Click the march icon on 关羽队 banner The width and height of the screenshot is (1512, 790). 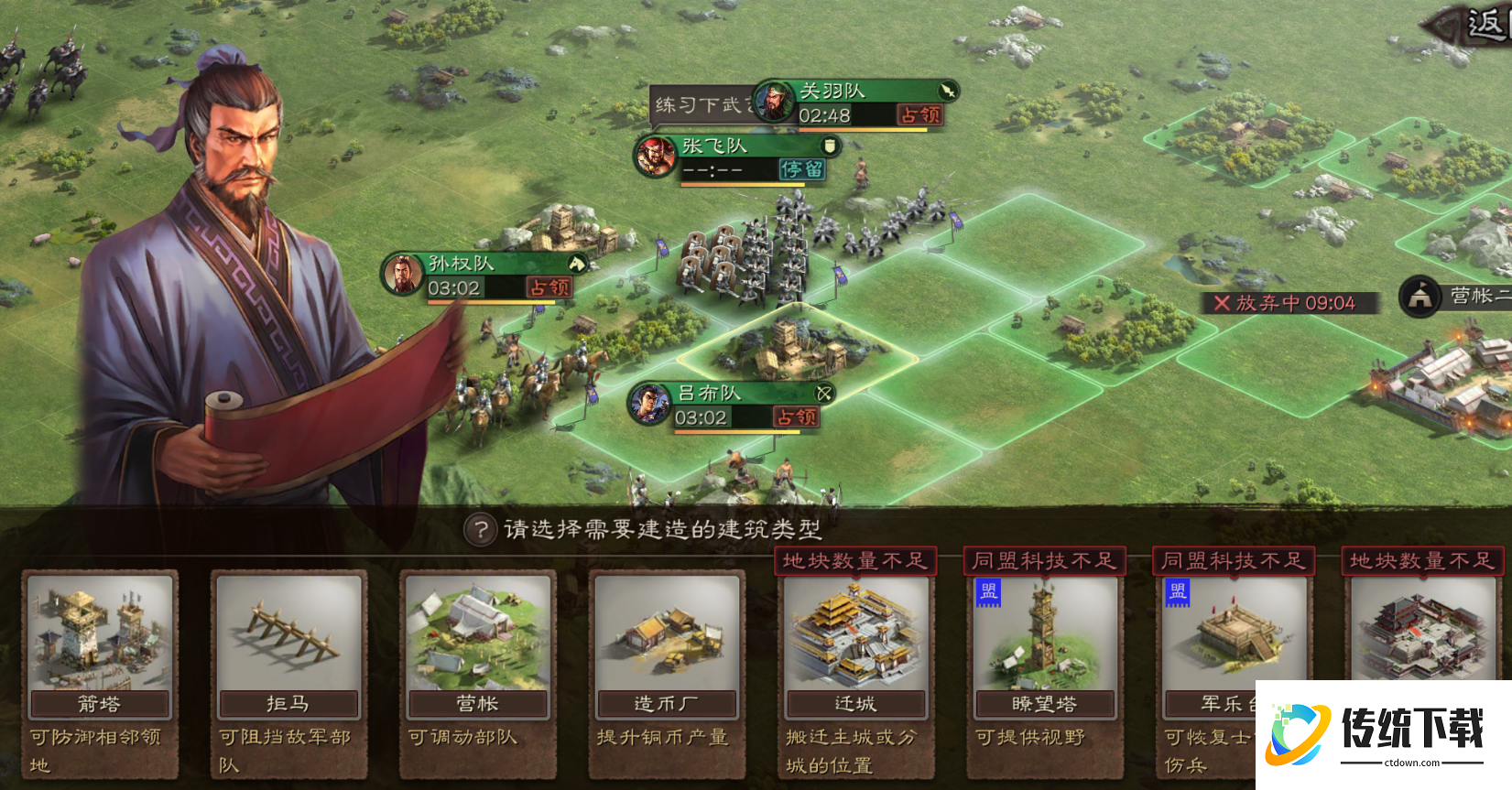tap(947, 92)
